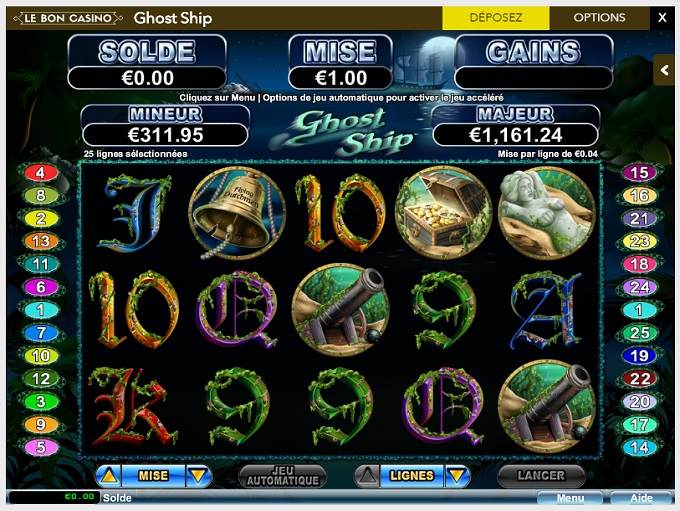Pick payline marker number 14

tap(638, 448)
